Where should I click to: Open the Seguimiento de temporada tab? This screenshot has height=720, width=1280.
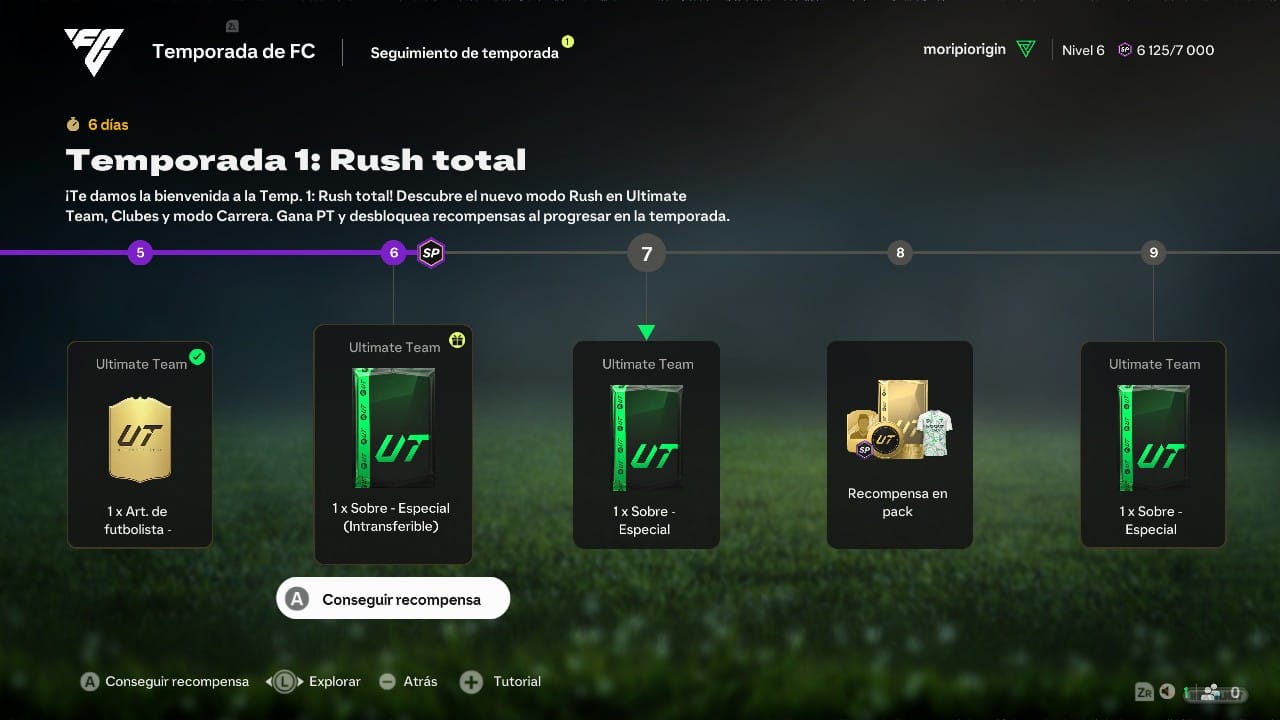464,53
